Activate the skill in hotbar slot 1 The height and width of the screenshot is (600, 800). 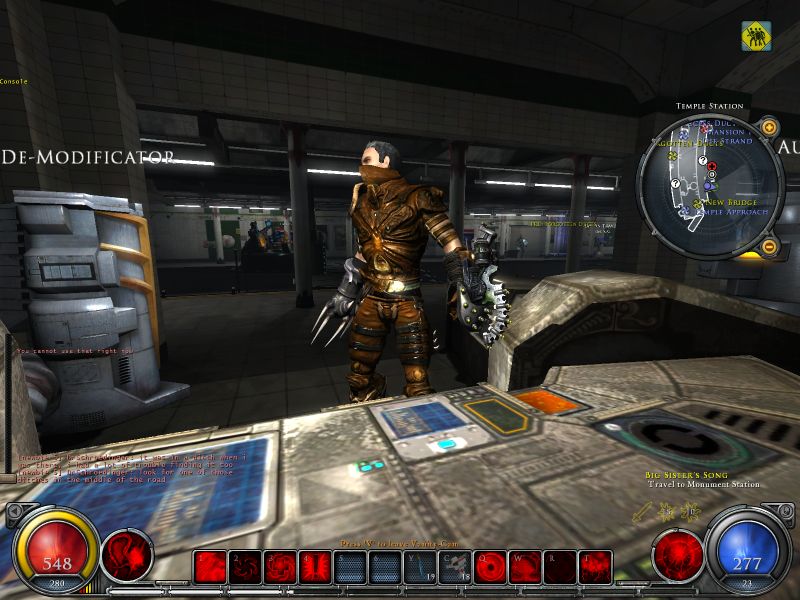(x=210, y=567)
